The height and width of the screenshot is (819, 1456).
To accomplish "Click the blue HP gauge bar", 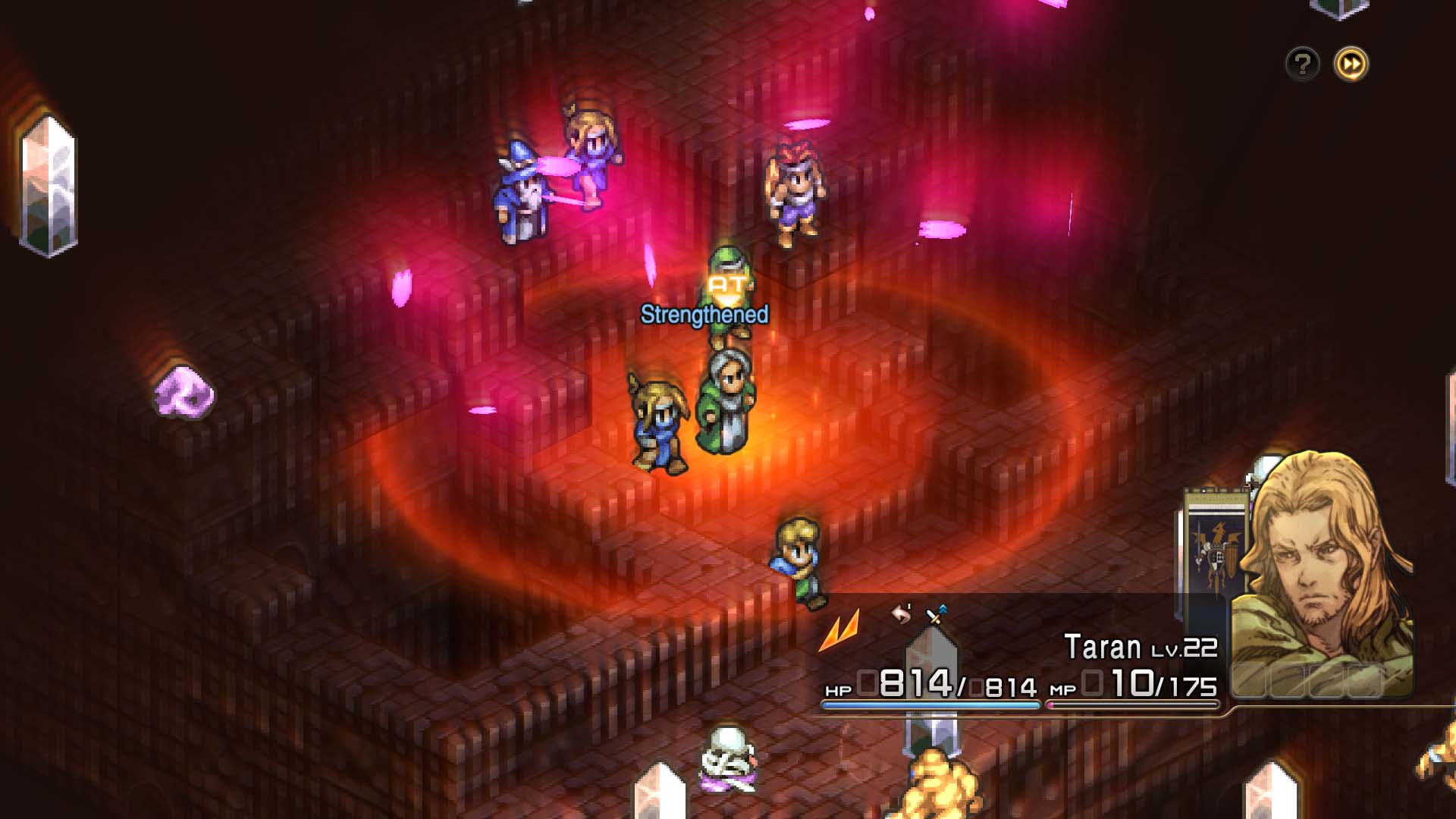I will [x=933, y=705].
